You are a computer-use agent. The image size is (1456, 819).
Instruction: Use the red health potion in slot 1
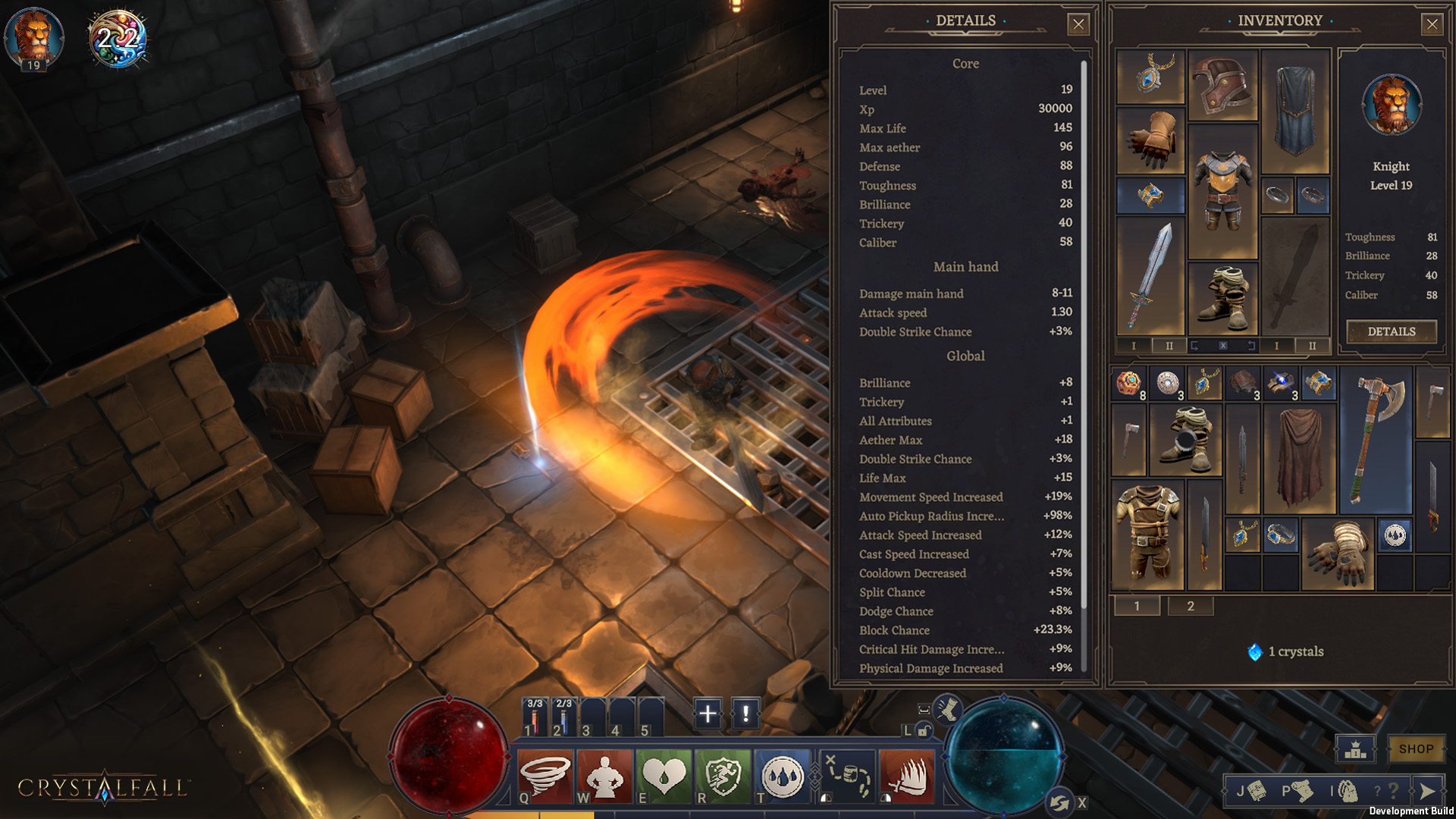534,717
